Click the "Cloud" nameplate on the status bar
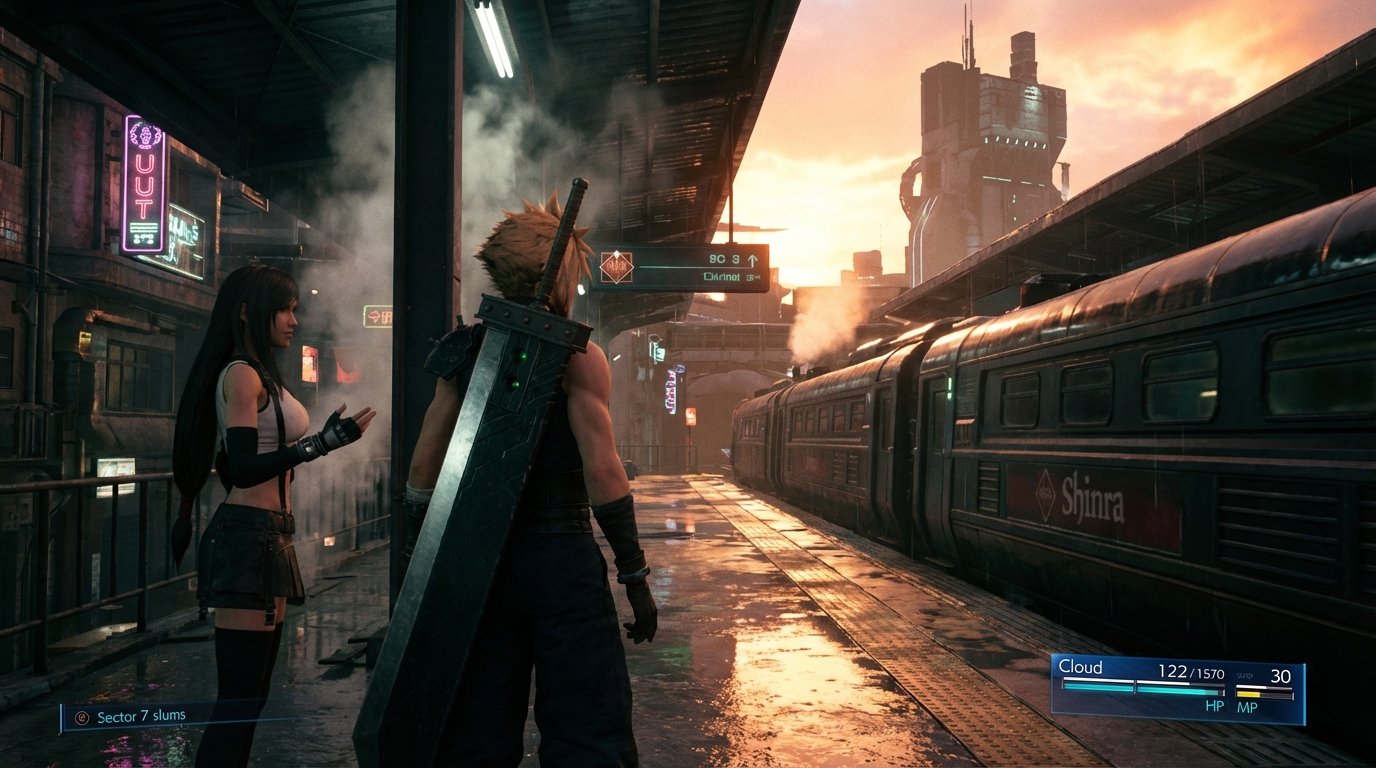The width and height of the screenshot is (1376, 768). click(1080, 668)
